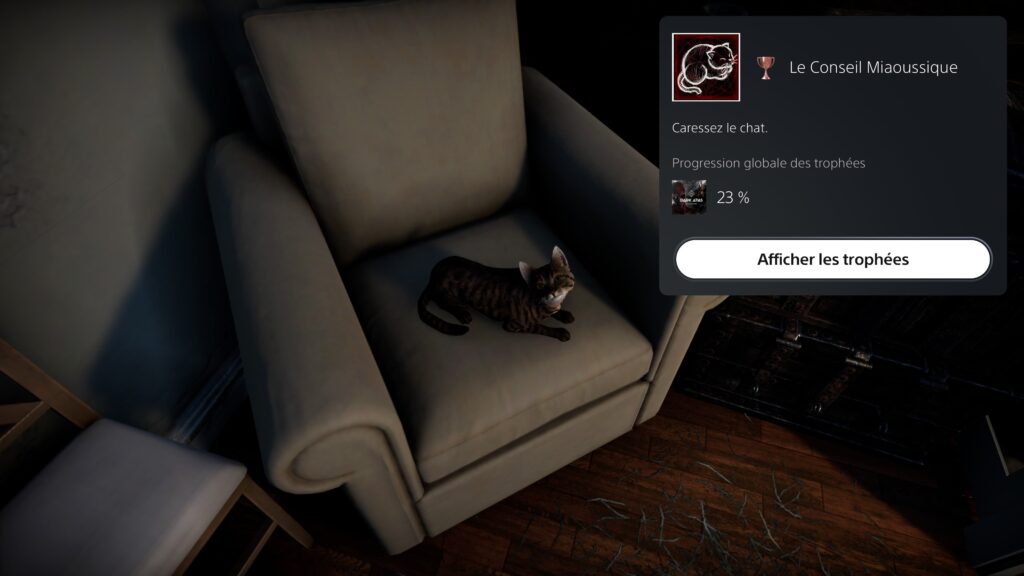Select the small game icon beside 23 %
The height and width of the screenshot is (576, 1024).
click(x=689, y=197)
